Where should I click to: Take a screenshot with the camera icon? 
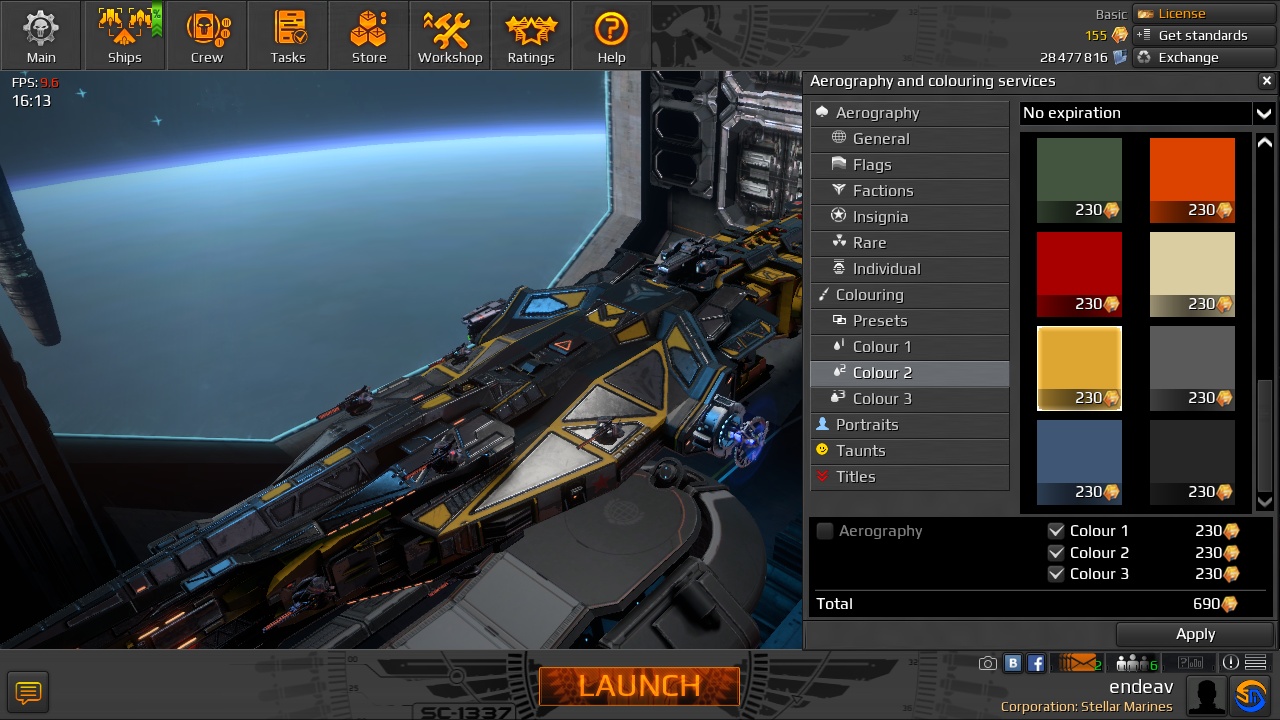987,662
